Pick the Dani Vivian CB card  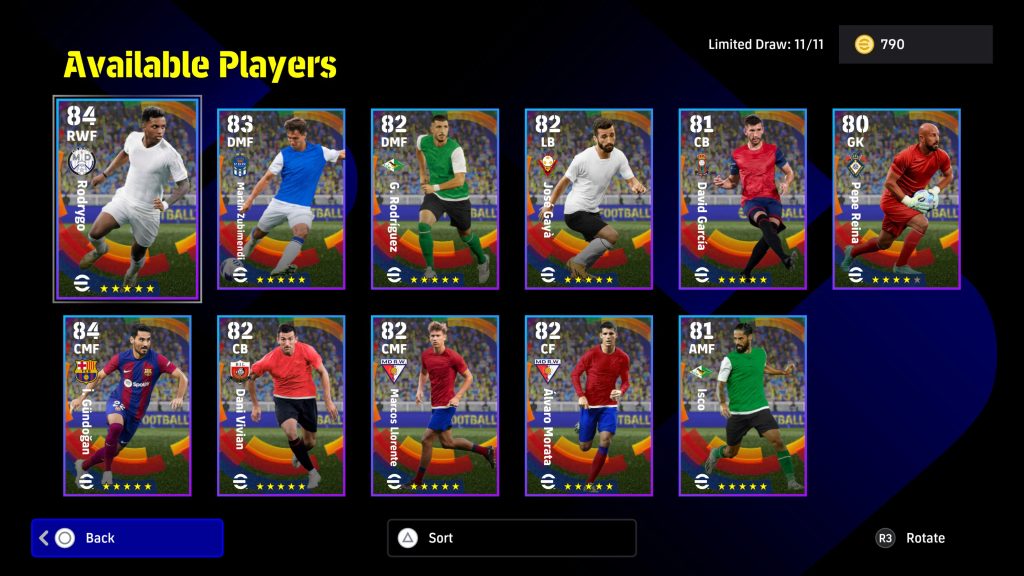(281, 405)
